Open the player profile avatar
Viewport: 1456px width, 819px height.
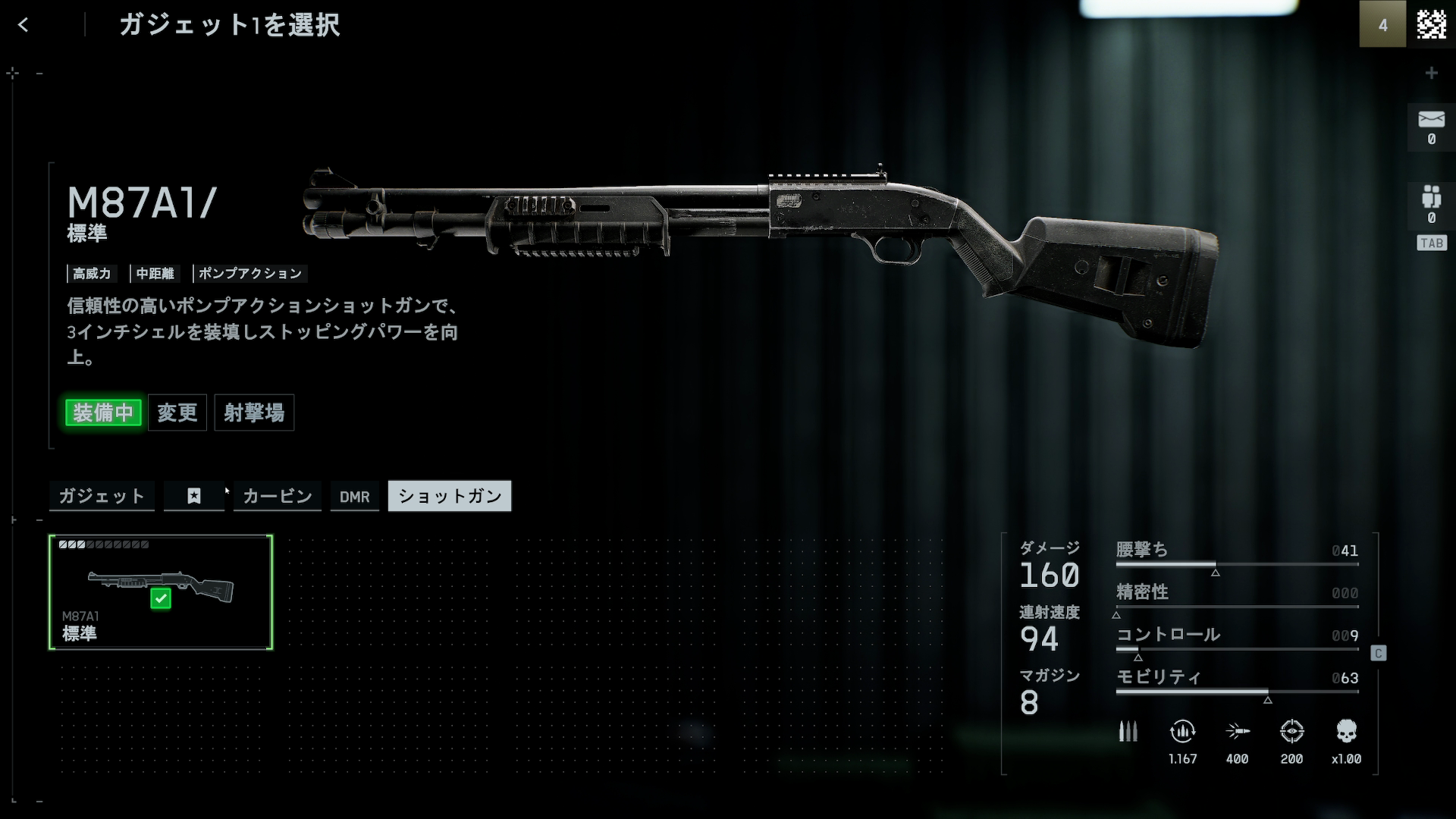[x=1431, y=24]
